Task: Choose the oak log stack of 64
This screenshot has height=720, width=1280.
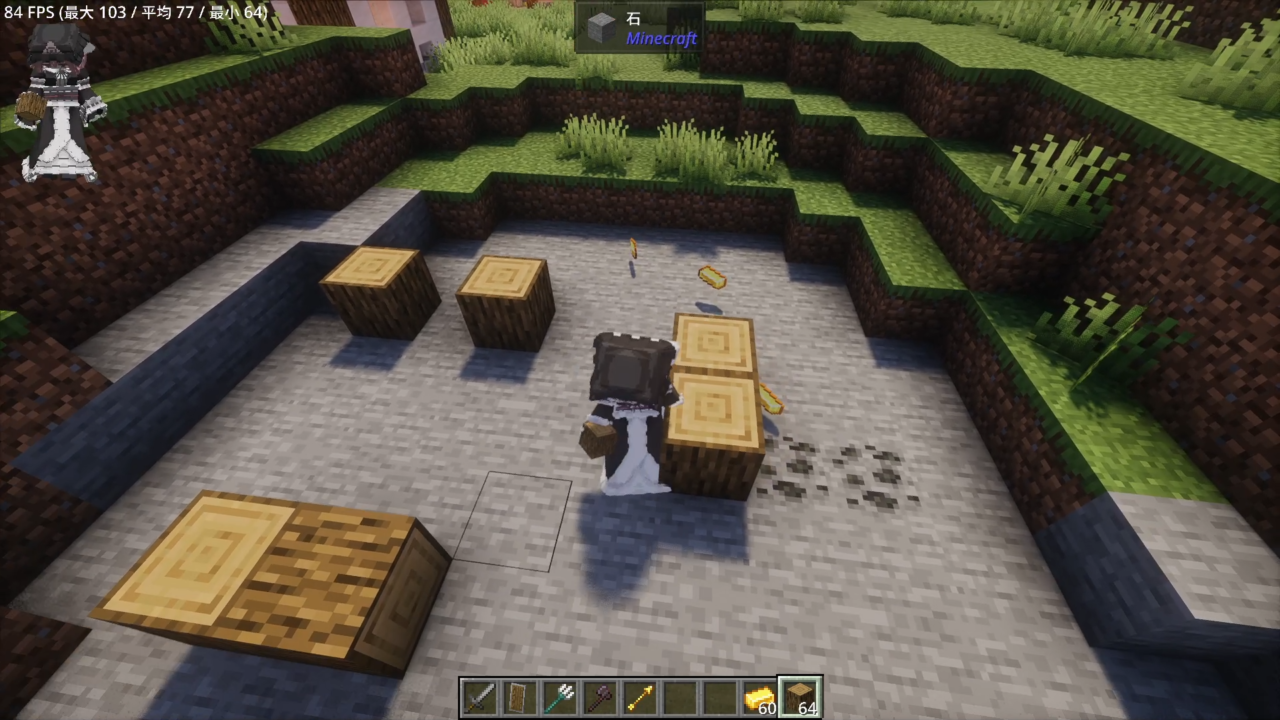Action: click(x=800, y=697)
